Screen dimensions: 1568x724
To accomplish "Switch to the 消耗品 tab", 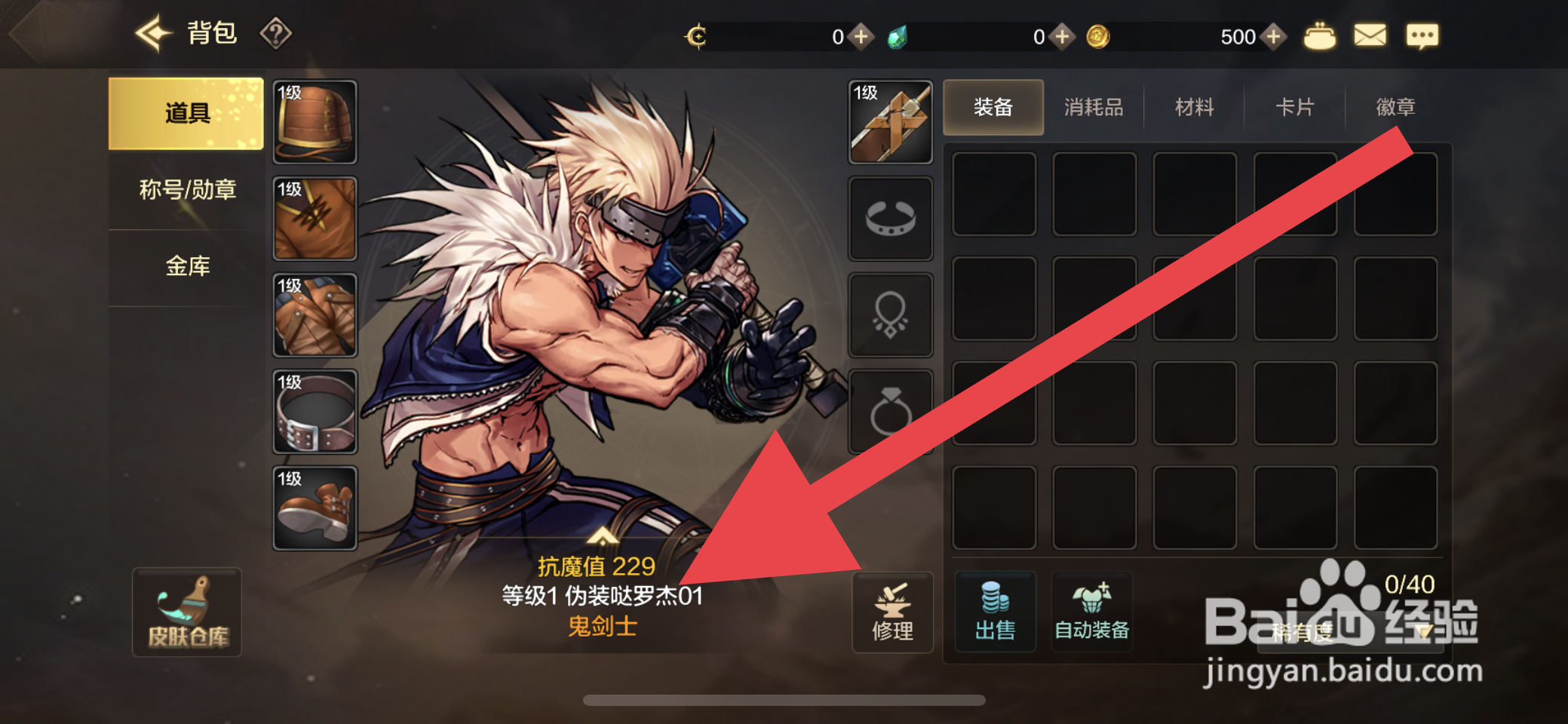I will (1094, 107).
